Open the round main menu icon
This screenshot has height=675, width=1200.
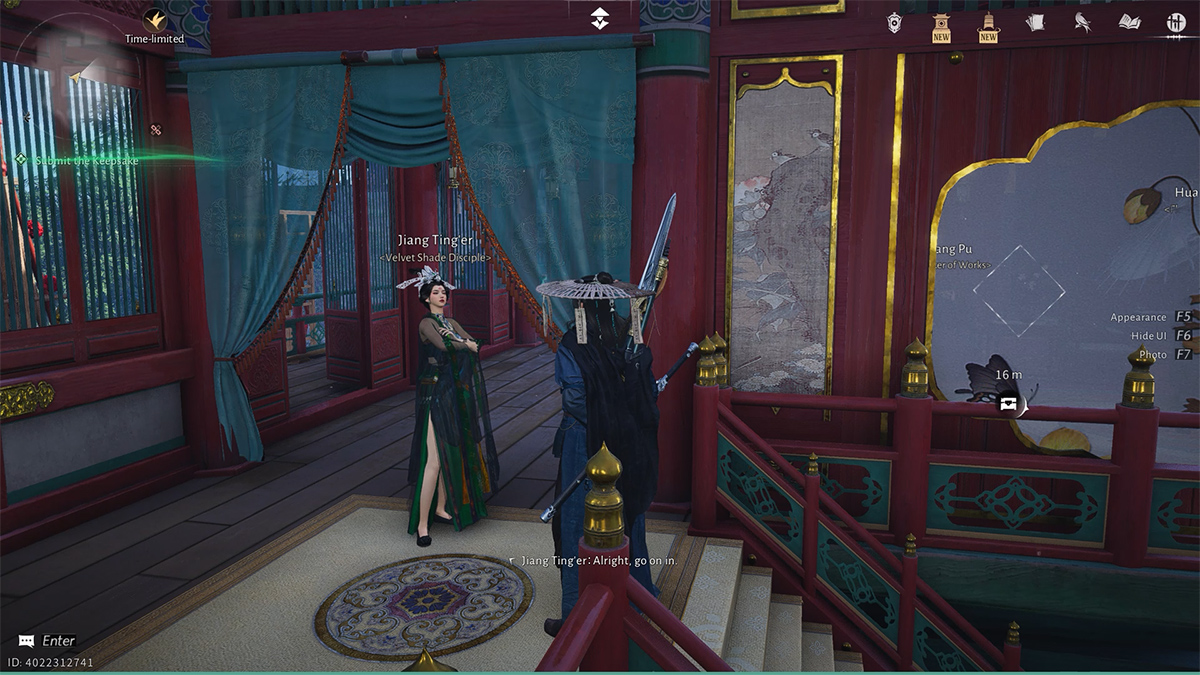[1176, 23]
